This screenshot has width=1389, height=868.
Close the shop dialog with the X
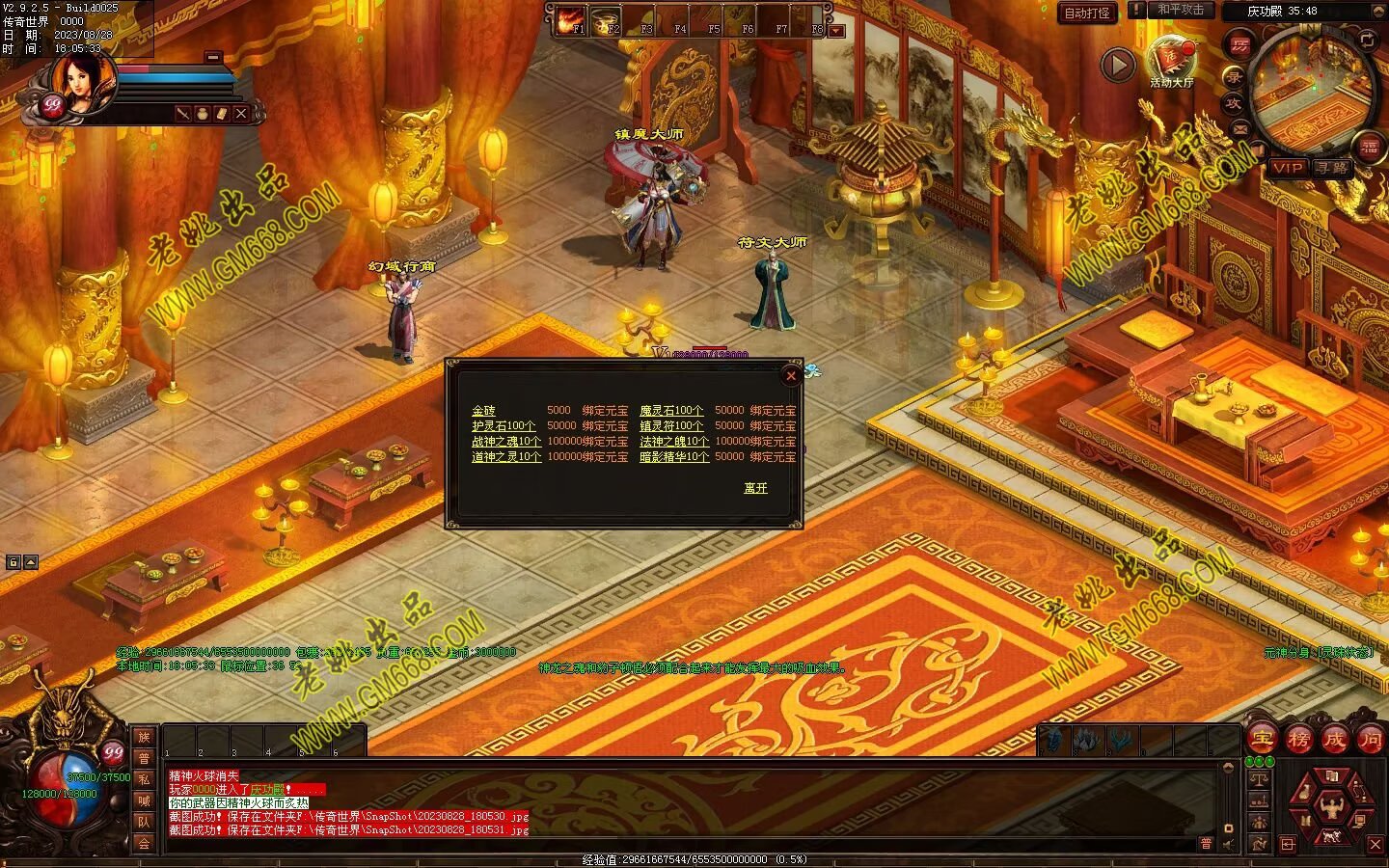(791, 376)
